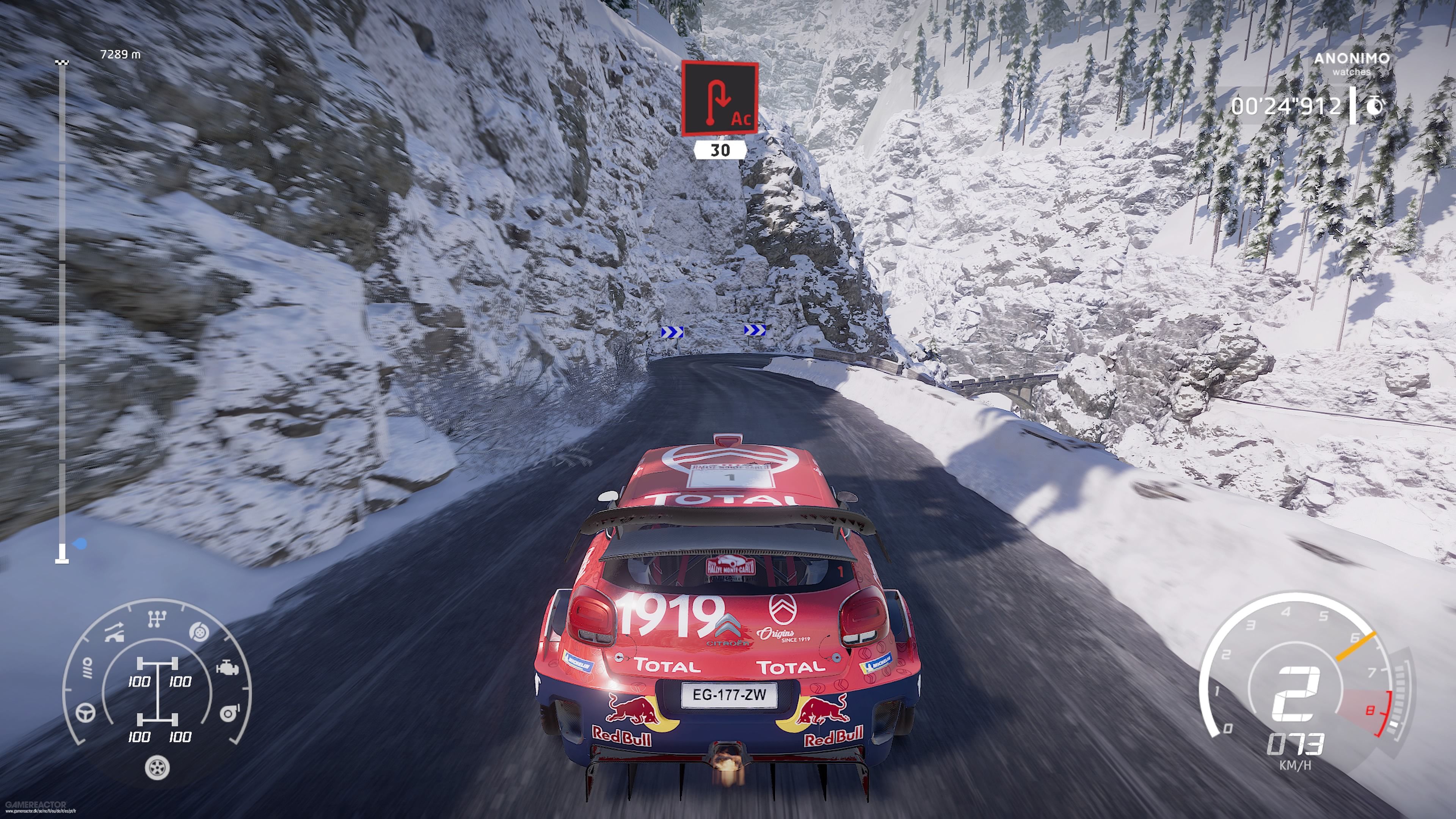This screenshot has height=819, width=1456.
Task: Select the tire condition icon
Action: 157,768
